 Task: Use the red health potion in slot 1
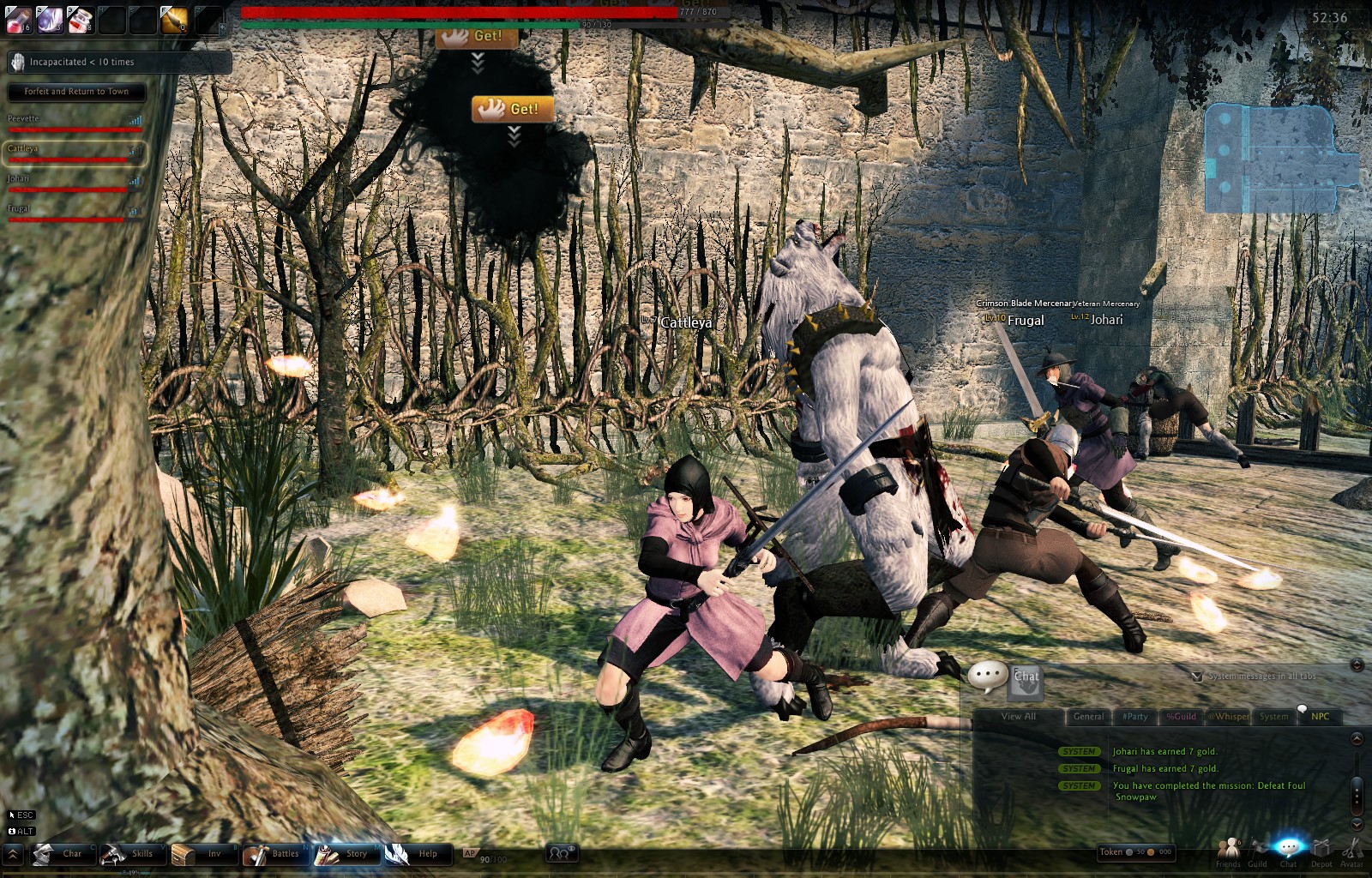(19, 20)
